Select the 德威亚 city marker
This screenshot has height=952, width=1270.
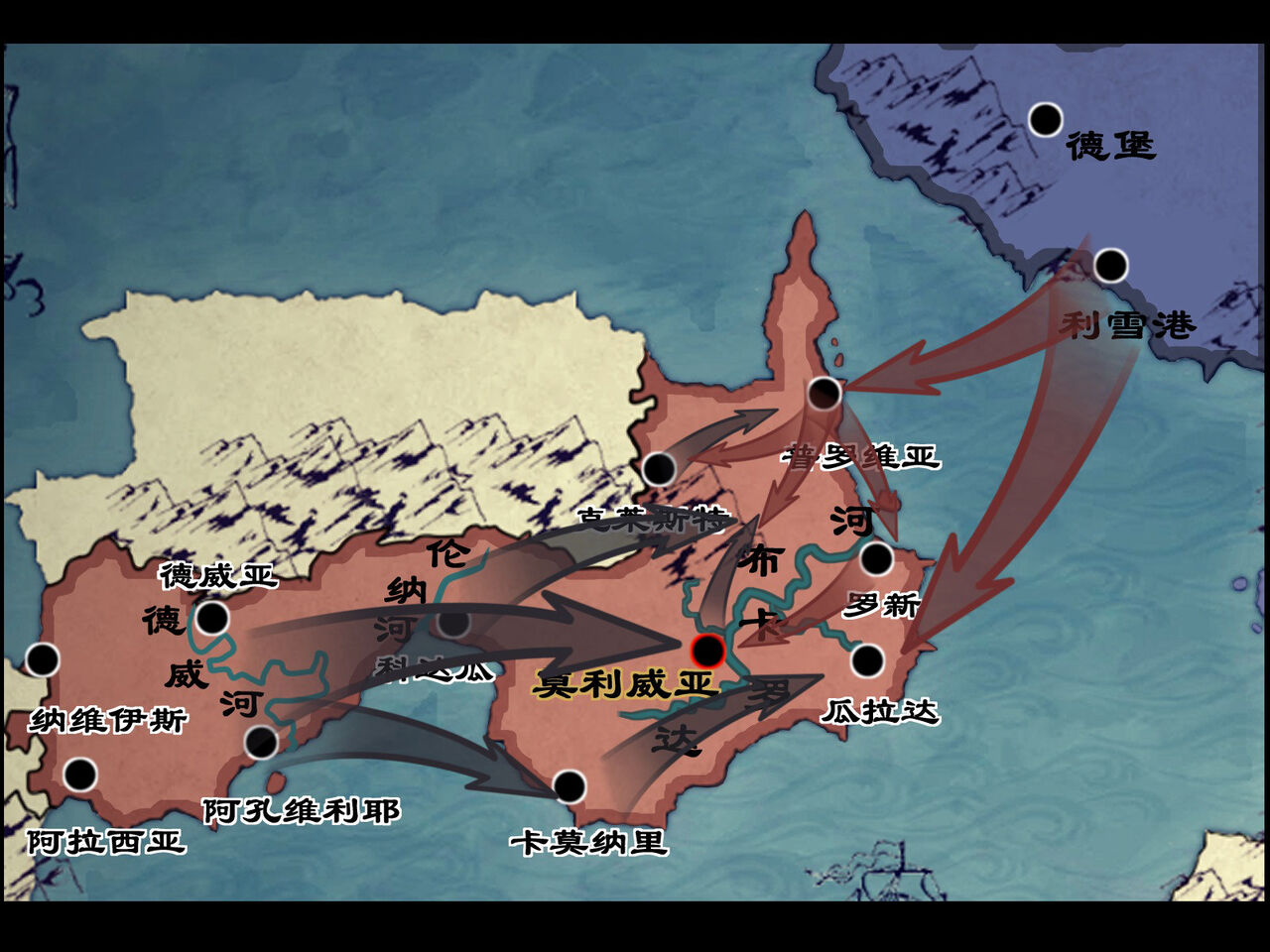click(x=212, y=619)
